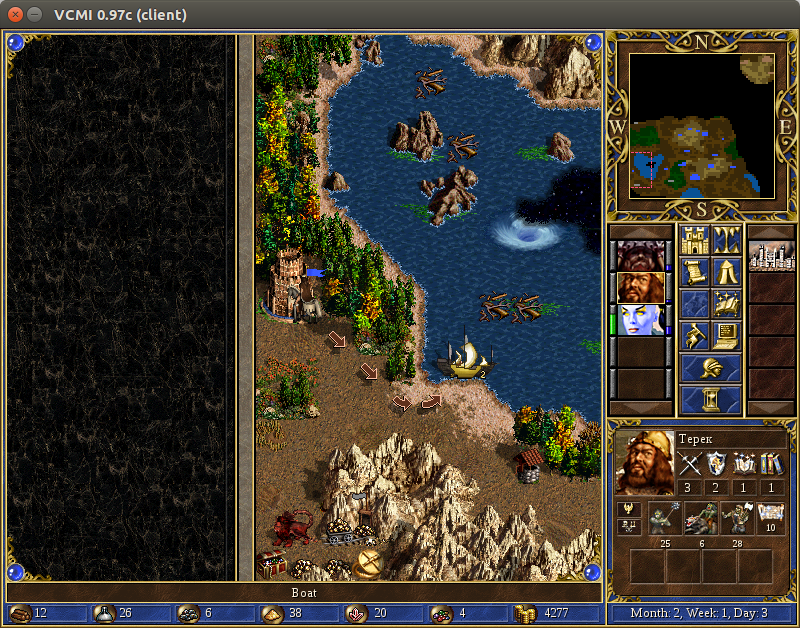Click the tent sleep/wake hero button
Viewport: 800px width, 628px height.
[x=726, y=272]
